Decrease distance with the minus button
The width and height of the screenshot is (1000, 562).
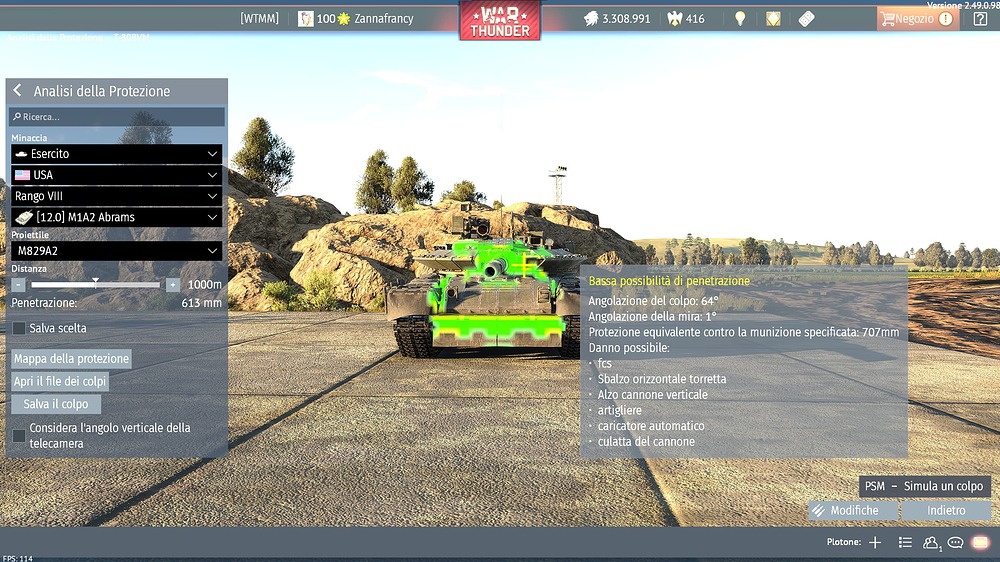click(x=18, y=285)
